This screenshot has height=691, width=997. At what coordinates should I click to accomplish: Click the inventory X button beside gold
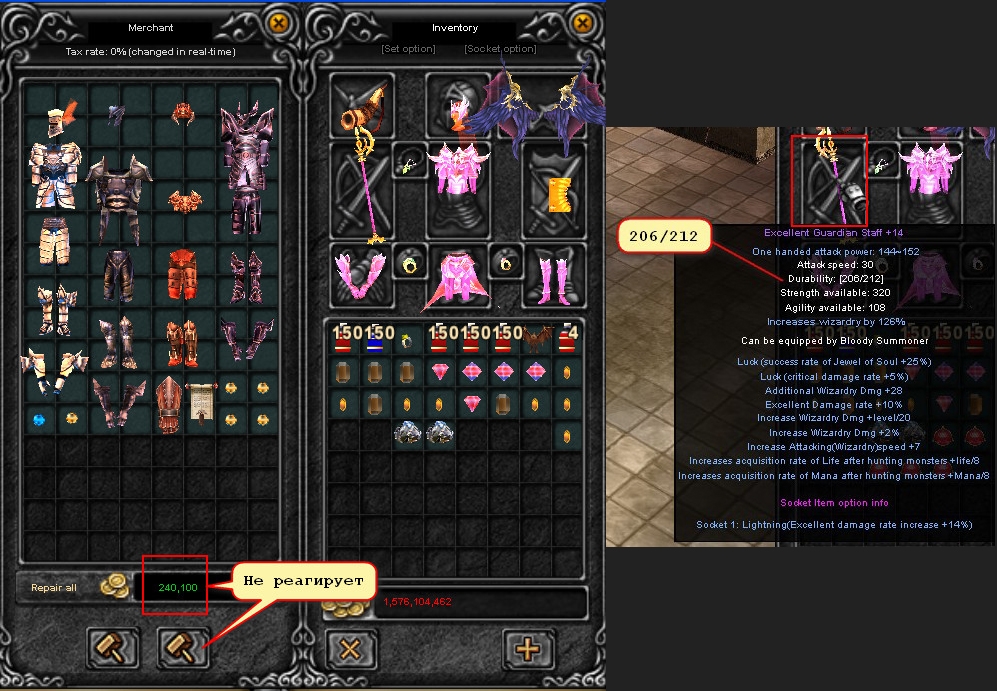click(x=350, y=648)
